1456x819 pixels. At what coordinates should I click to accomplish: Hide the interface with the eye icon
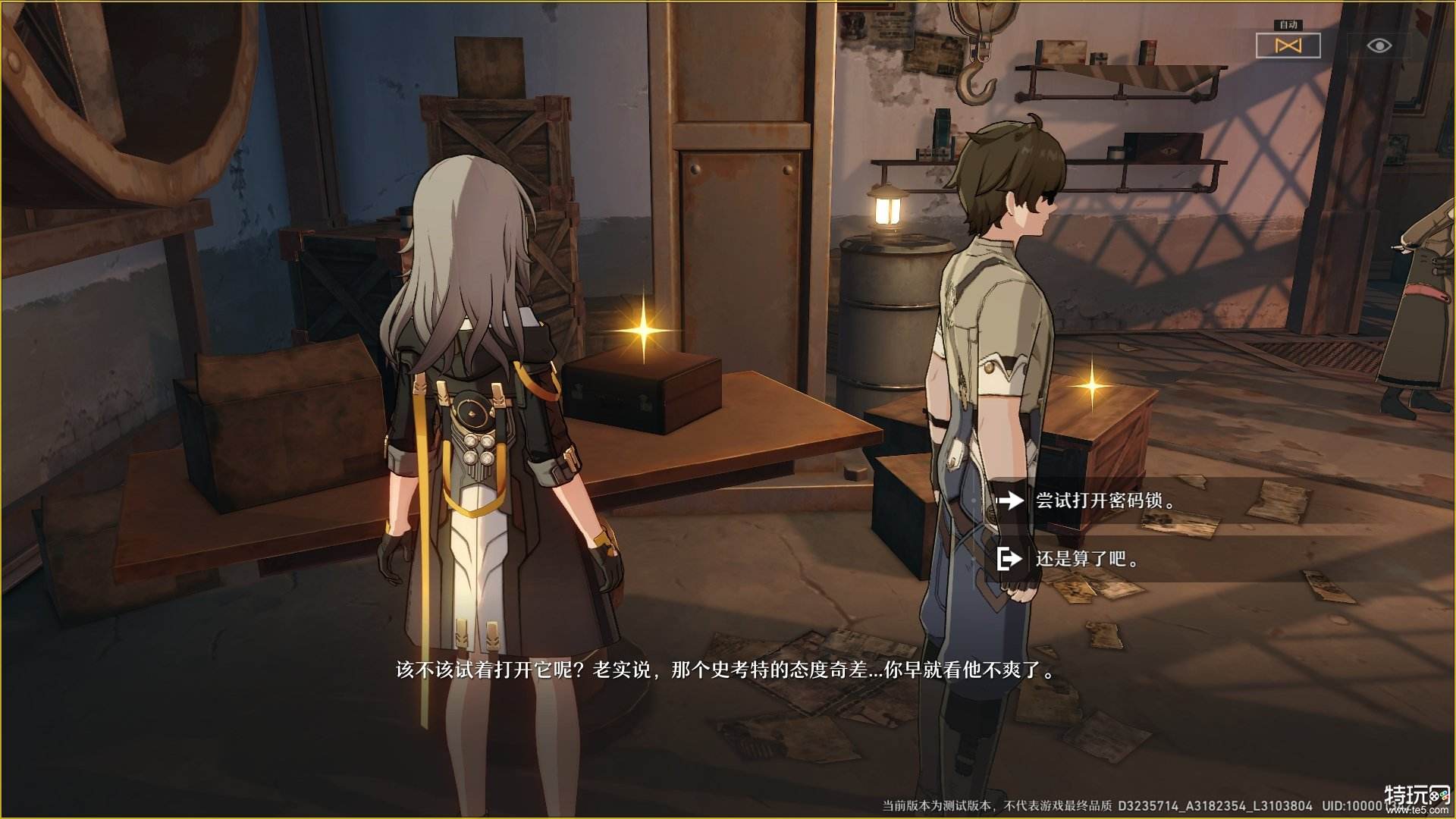click(1379, 46)
